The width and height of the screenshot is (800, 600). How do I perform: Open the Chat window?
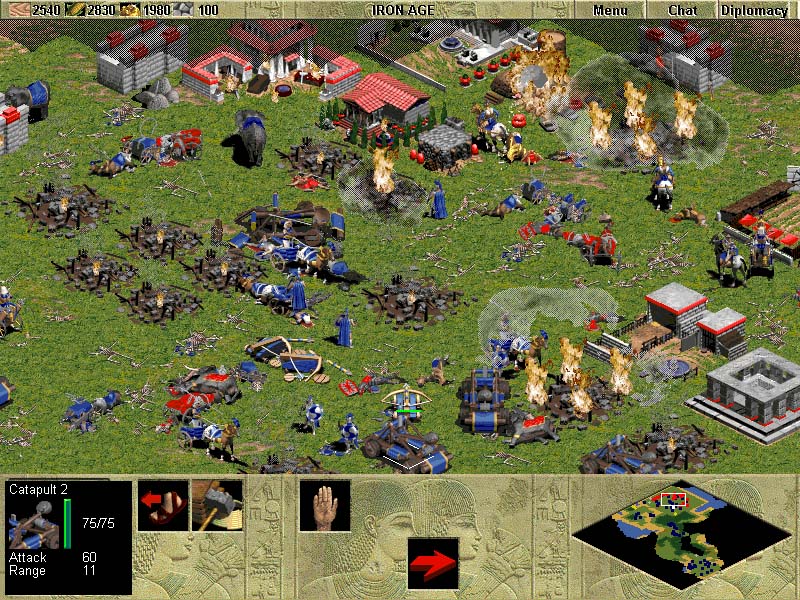pyautogui.click(x=683, y=10)
